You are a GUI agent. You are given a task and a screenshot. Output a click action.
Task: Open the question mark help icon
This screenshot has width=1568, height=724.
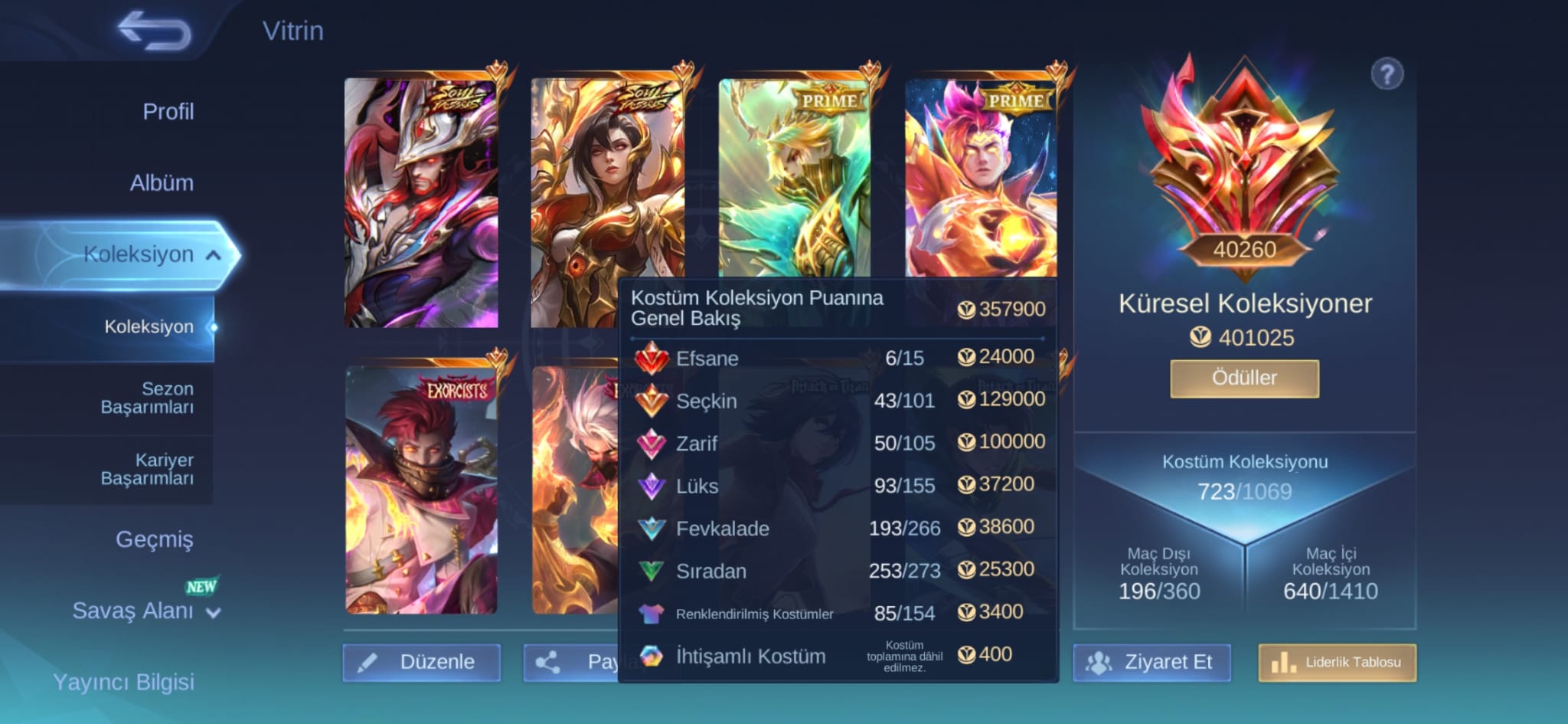[1387, 75]
